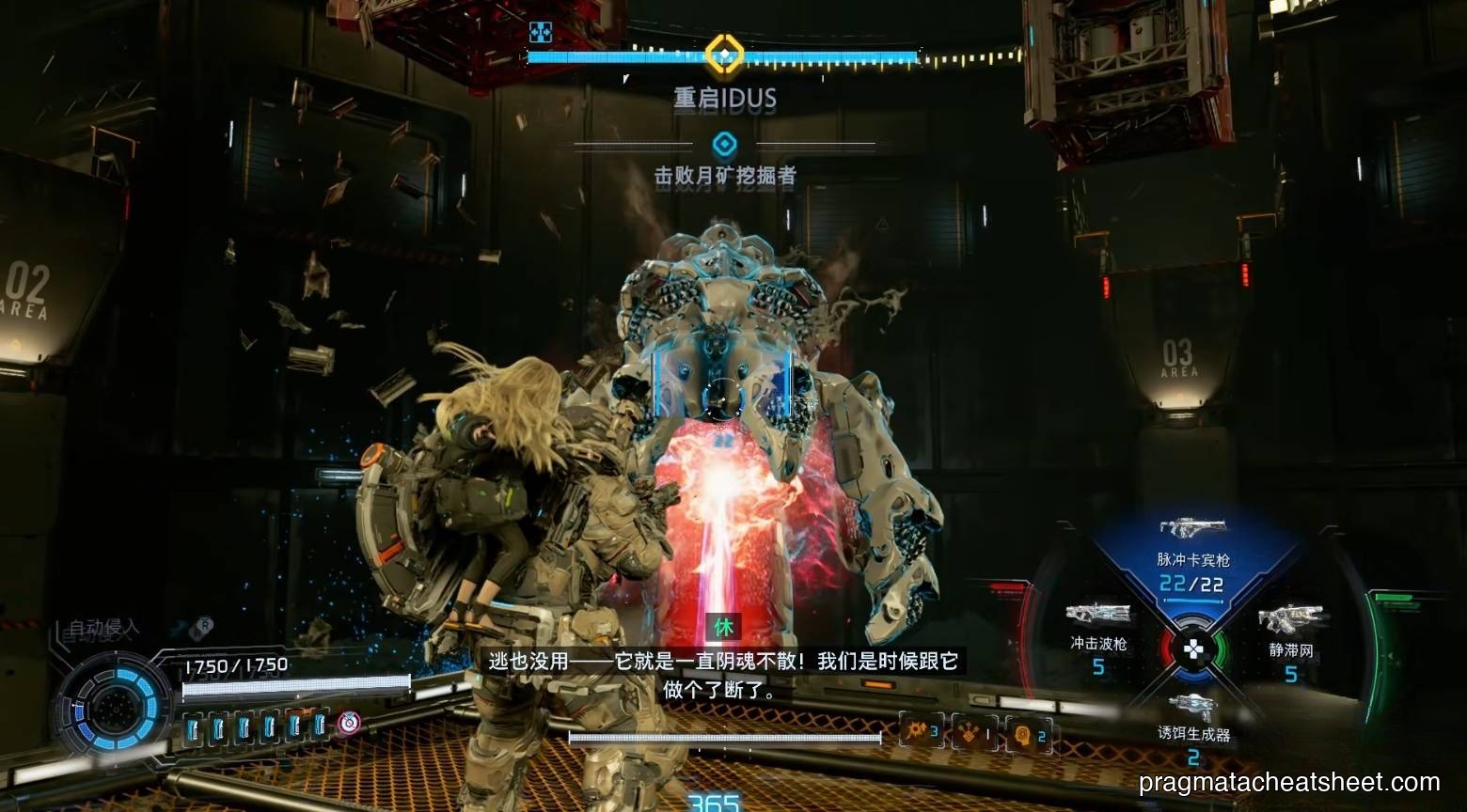
Task: Use the orange branching arrows skill icon
Action: (x=974, y=732)
